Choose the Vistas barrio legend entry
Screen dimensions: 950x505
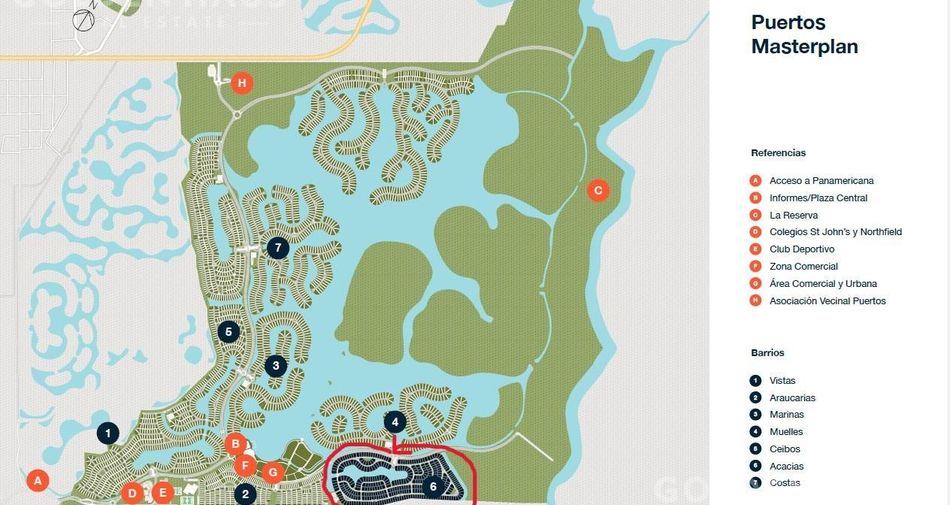coord(783,381)
